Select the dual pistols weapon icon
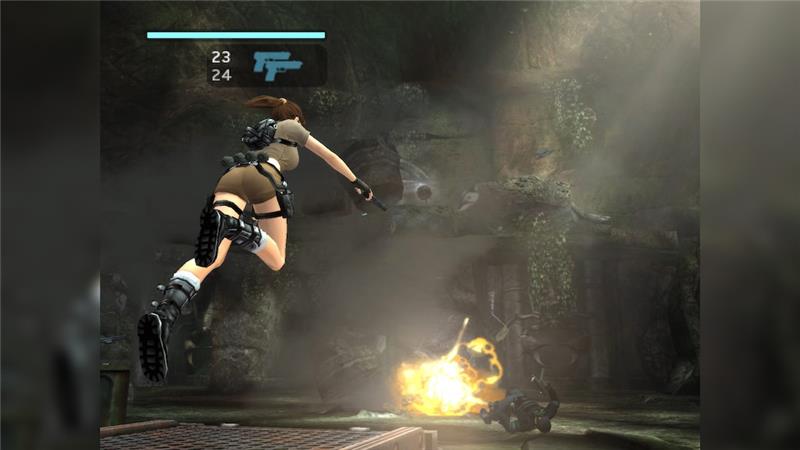Screen dimensions: 800x450 [x=277, y=65]
